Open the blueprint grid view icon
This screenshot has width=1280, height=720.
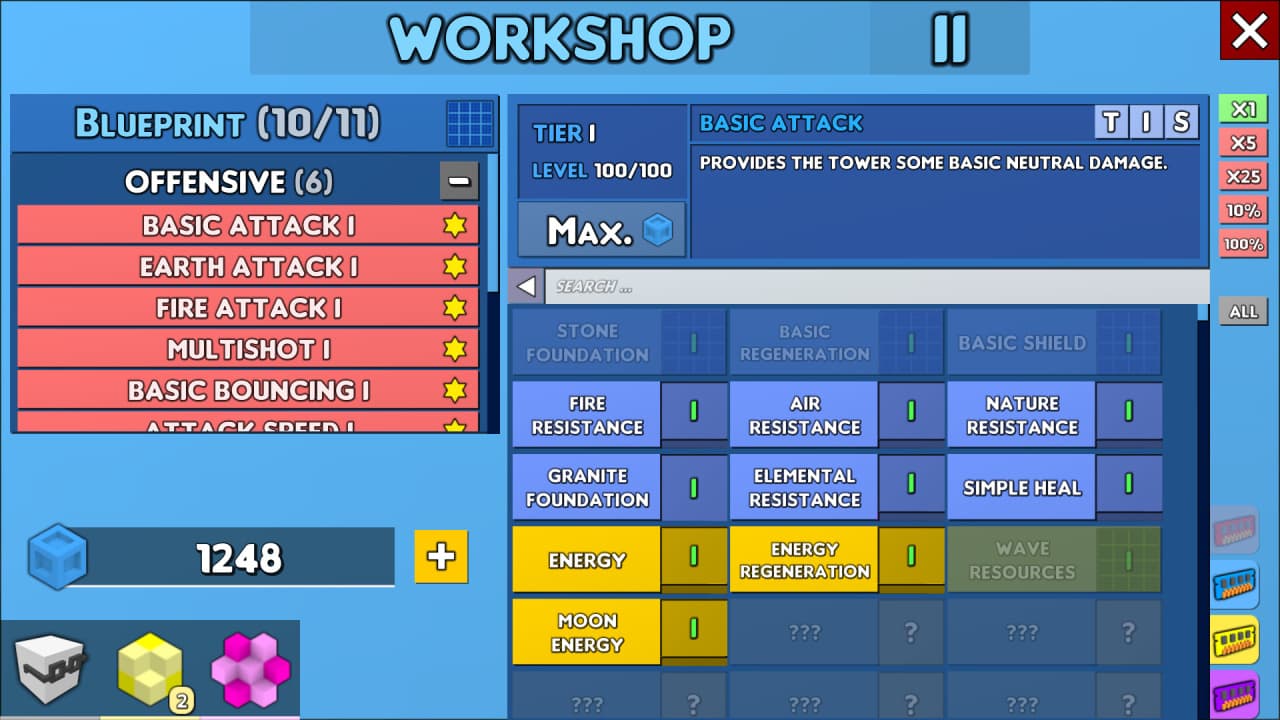click(x=470, y=124)
